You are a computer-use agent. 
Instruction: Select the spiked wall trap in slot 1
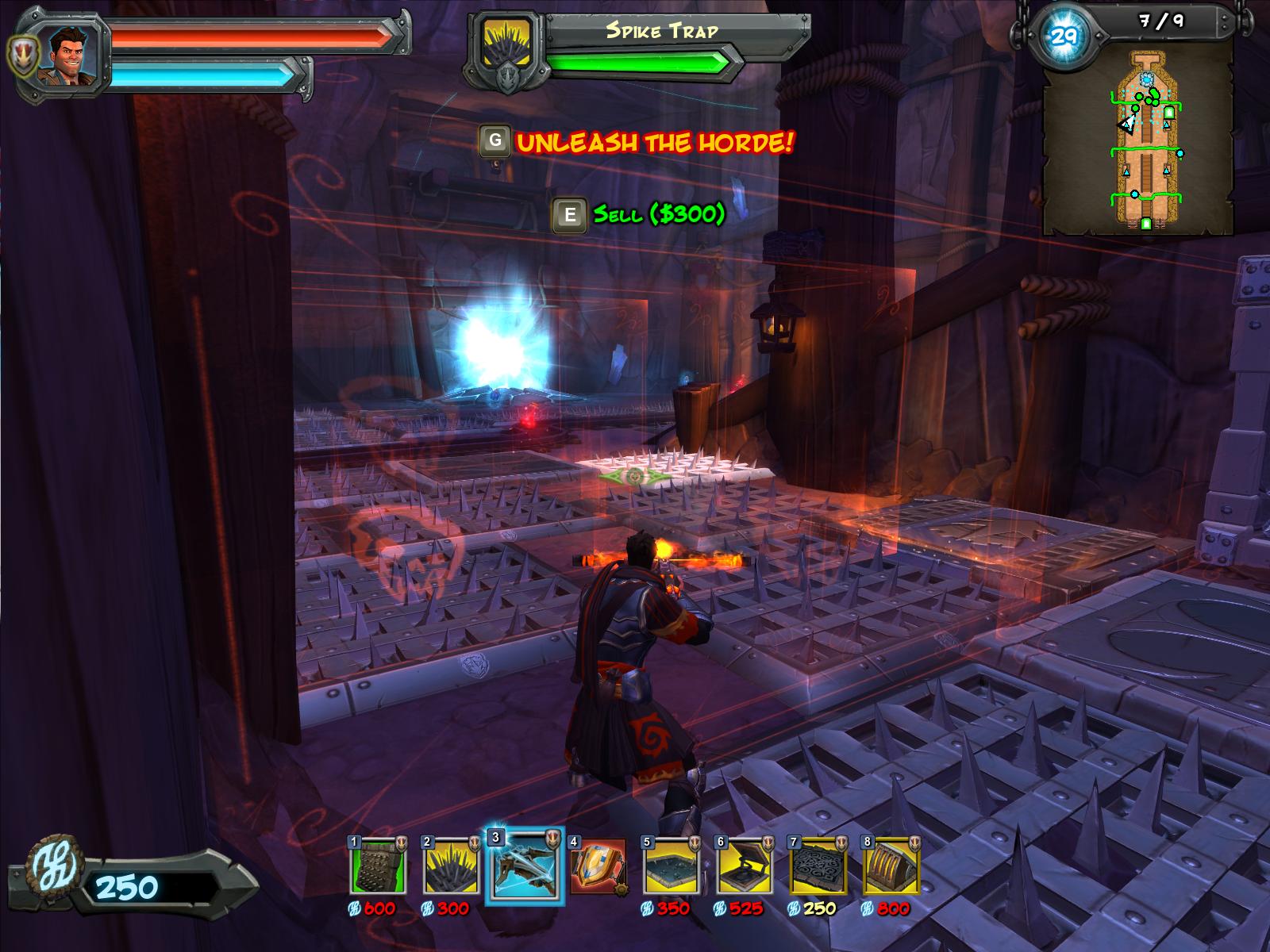click(x=378, y=866)
